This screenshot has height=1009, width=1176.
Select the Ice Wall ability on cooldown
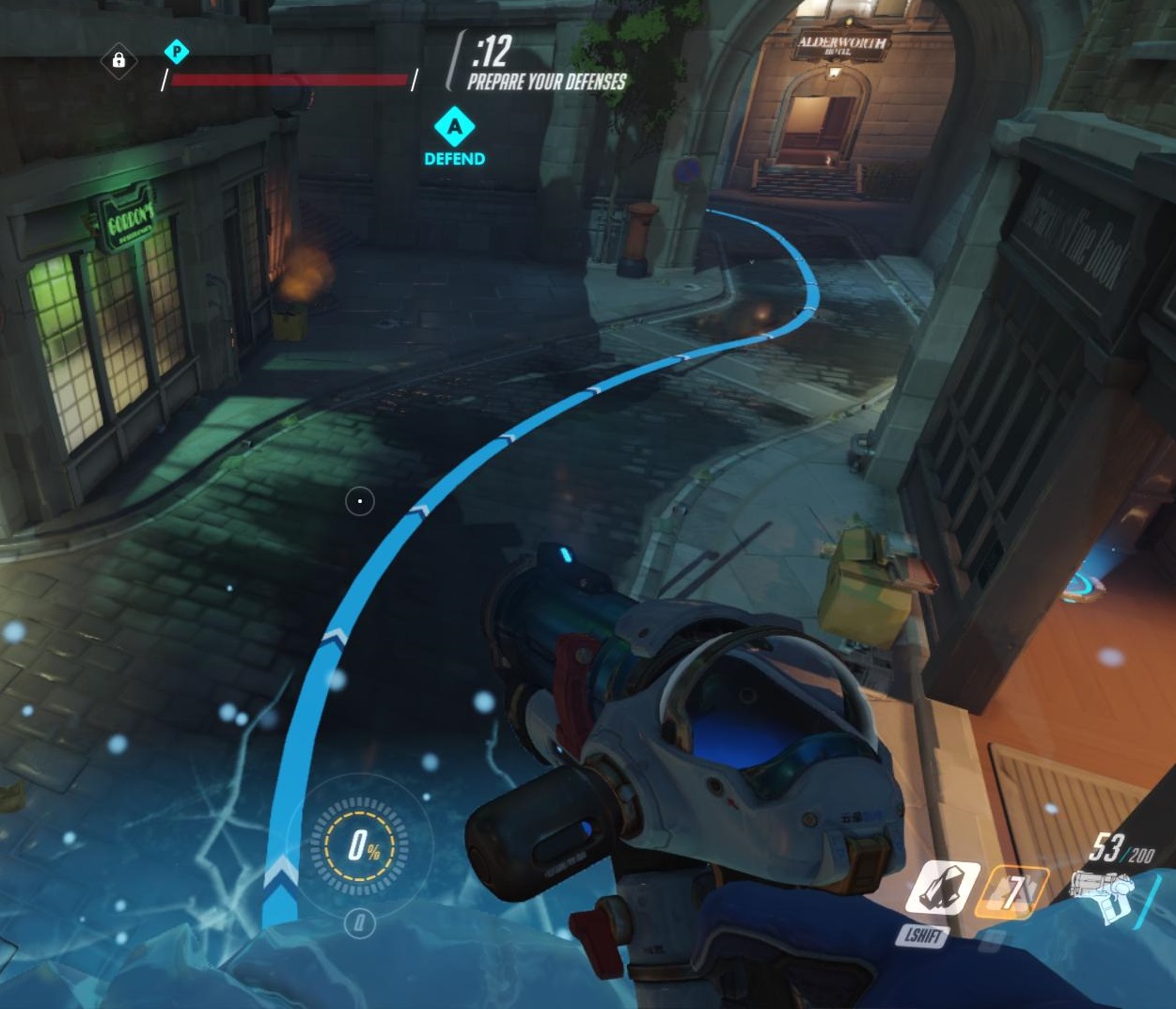(1011, 891)
